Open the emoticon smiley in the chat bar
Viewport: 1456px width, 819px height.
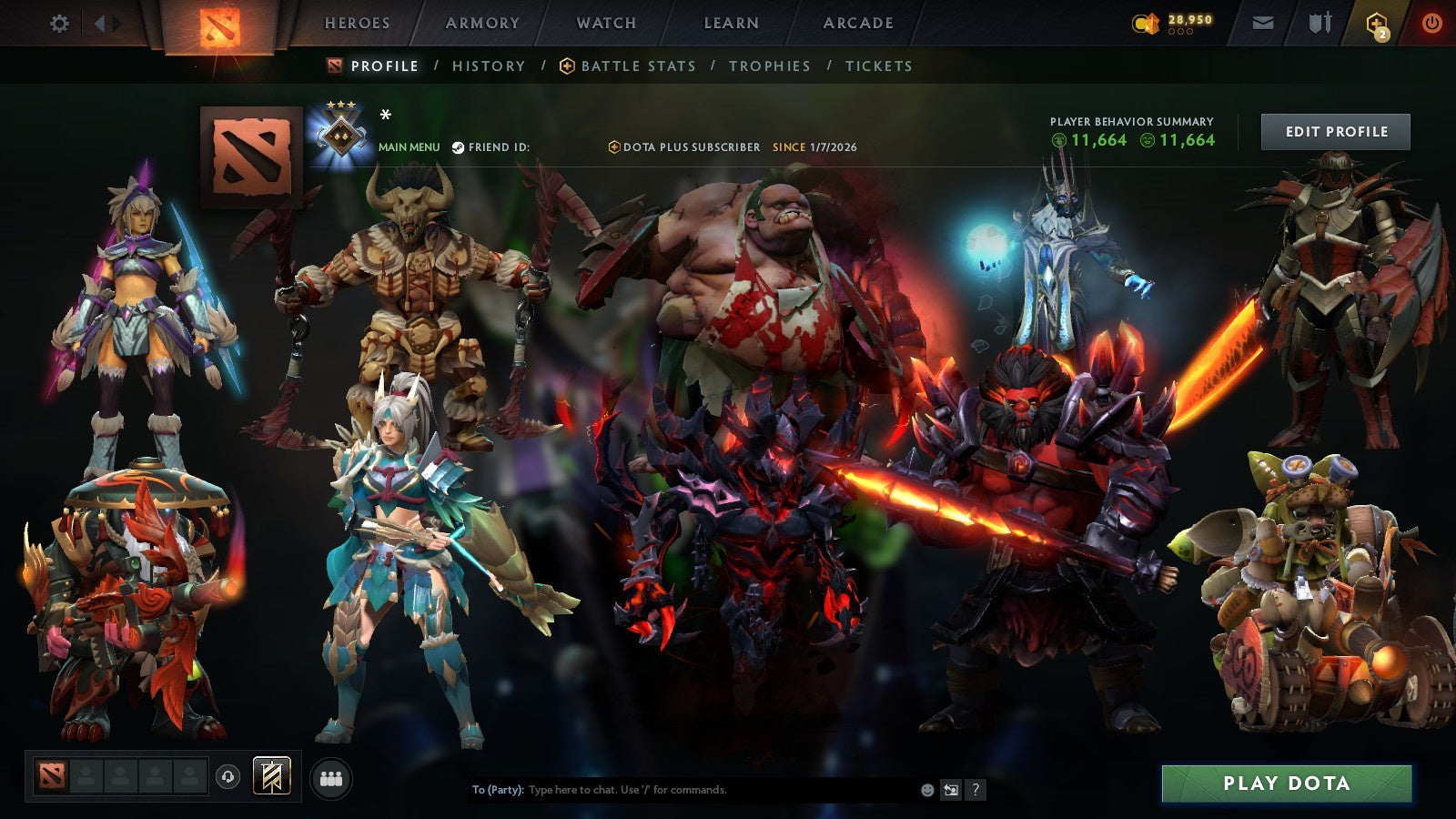click(x=927, y=790)
